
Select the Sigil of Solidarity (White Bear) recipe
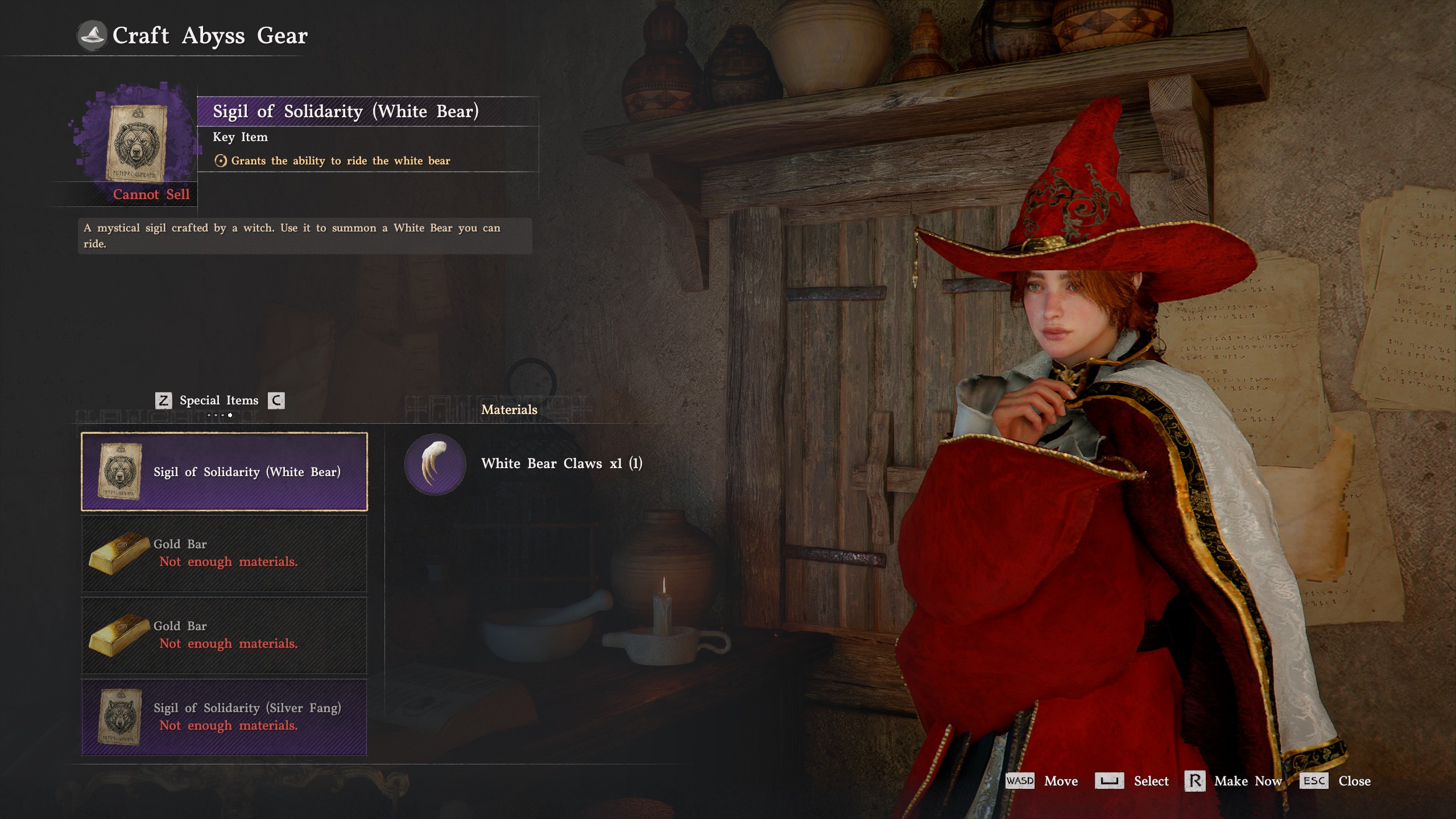224,471
